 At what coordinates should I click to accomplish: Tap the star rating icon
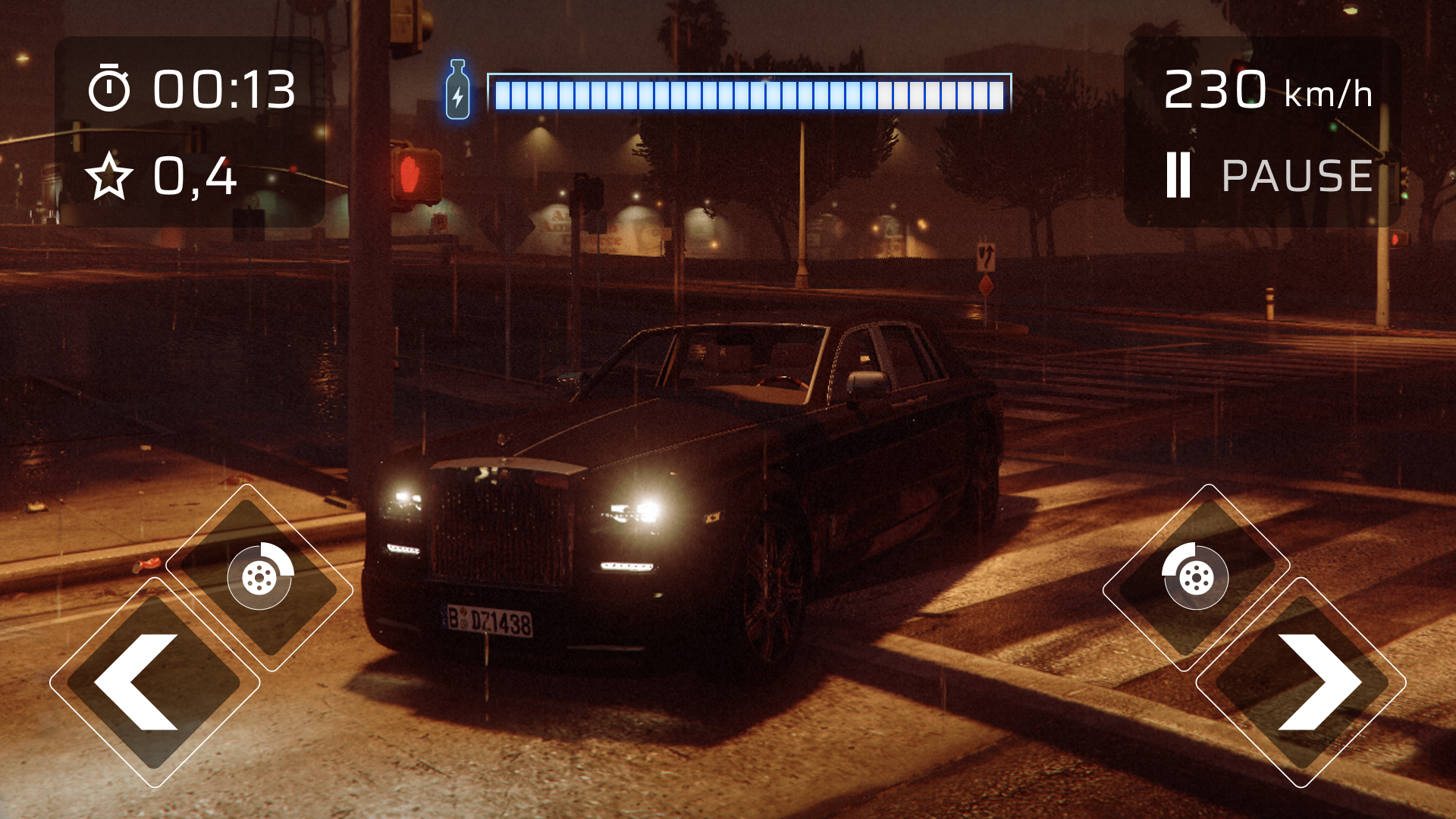click(x=109, y=177)
